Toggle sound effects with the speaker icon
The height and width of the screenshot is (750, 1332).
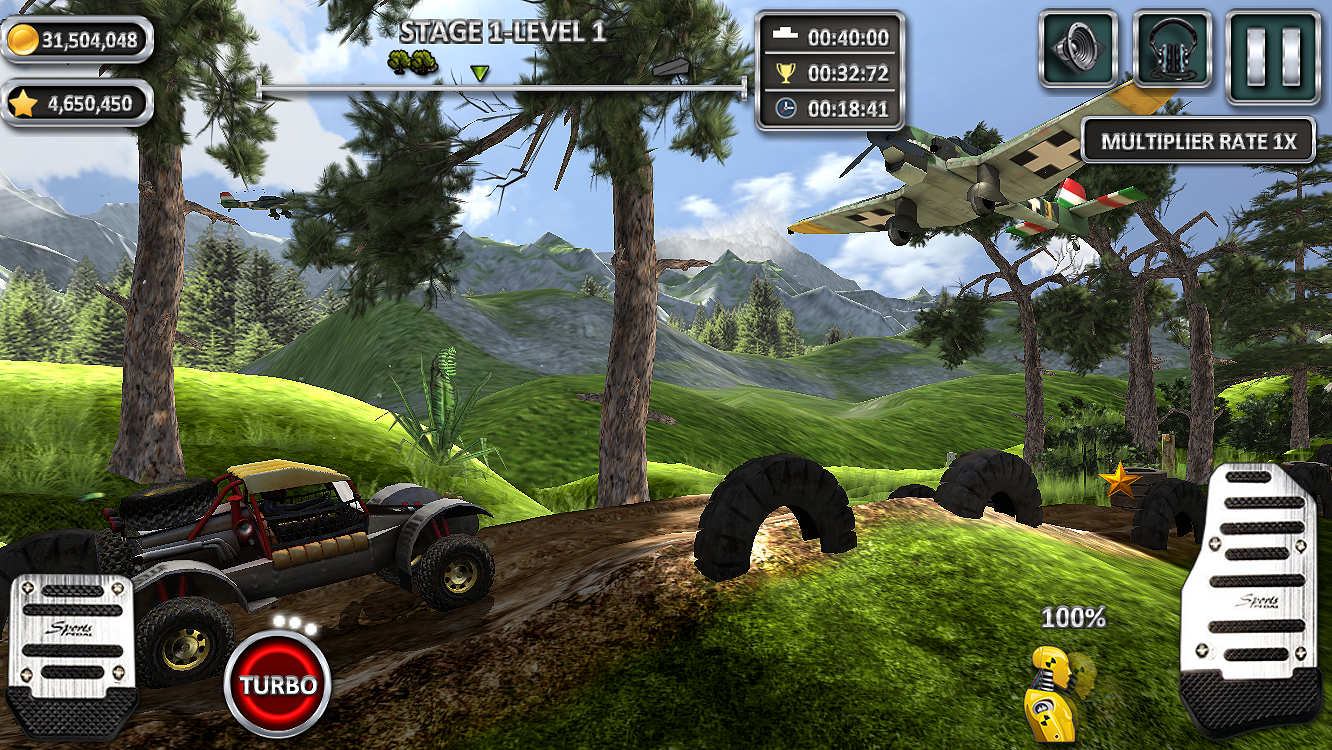1078,49
